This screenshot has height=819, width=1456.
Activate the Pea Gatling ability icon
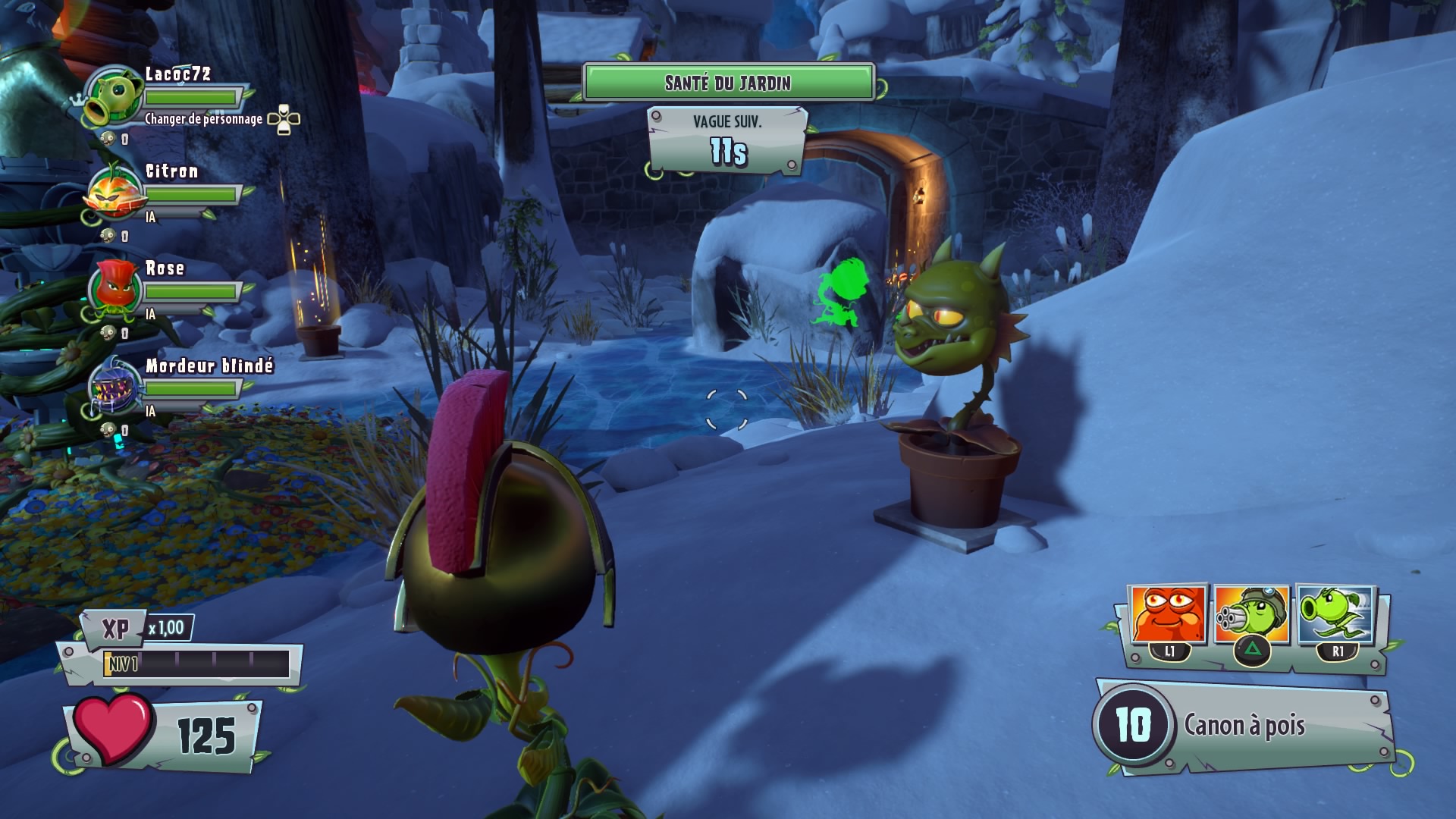tap(1250, 614)
